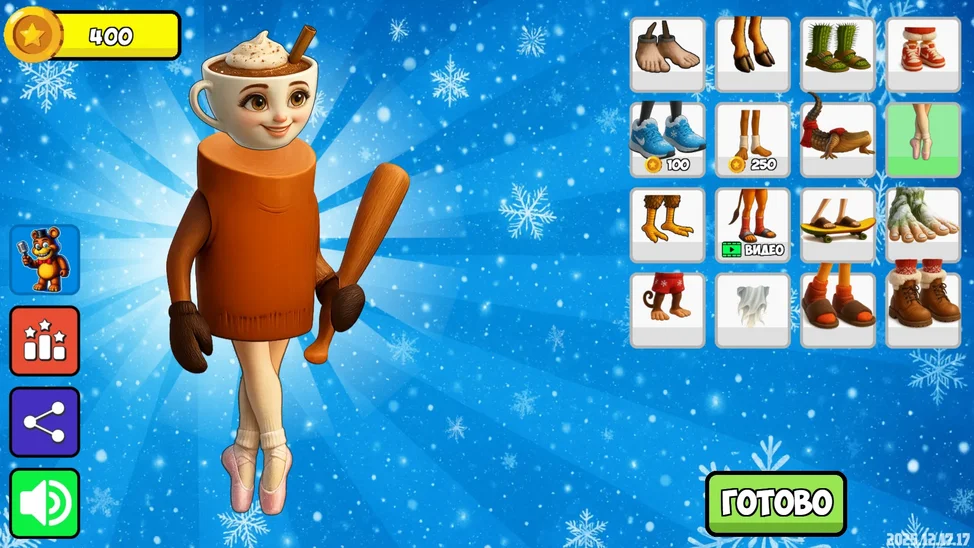The image size is (974, 548).
Task: Buy the blue sneakers for 100 coins
Action: (x=667, y=140)
